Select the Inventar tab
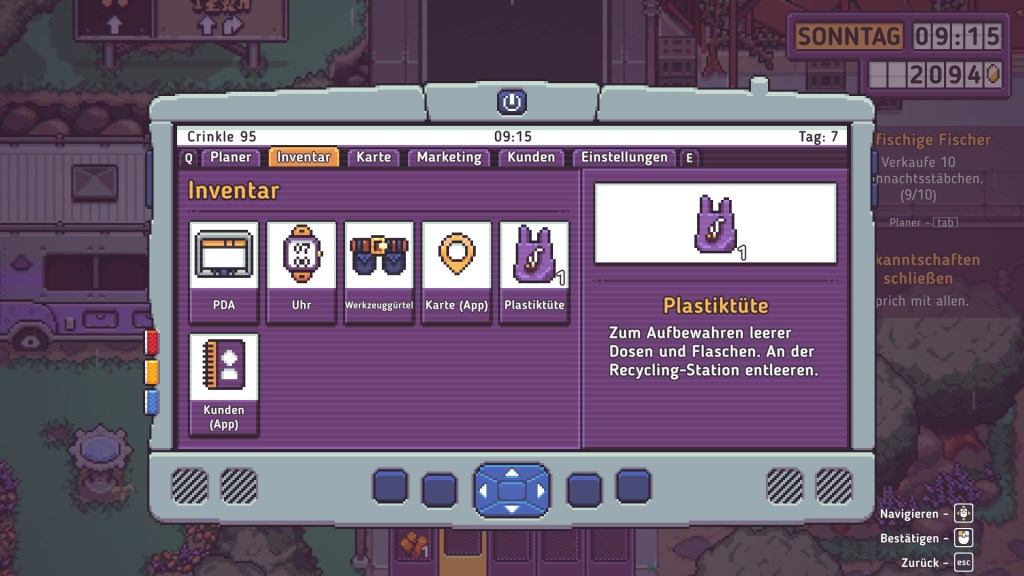The image size is (1024, 576). 303,157
